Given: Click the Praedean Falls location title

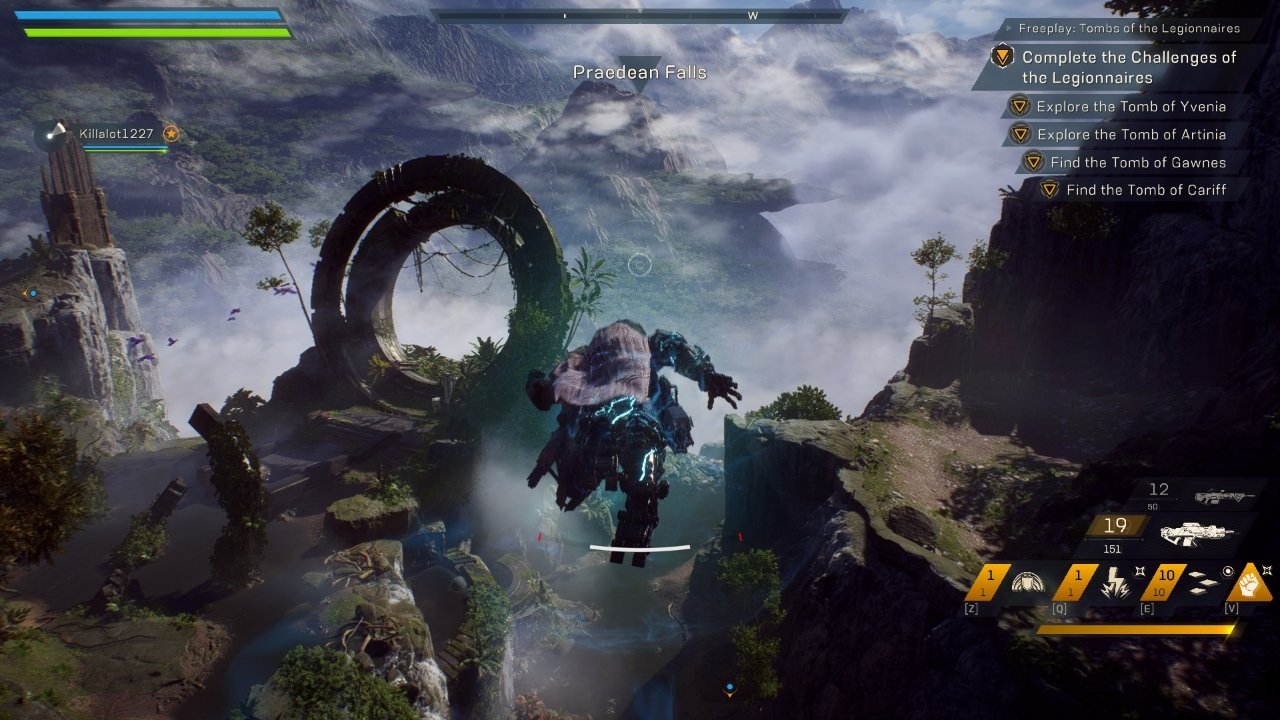Looking at the screenshot, I should coord(640,72).
